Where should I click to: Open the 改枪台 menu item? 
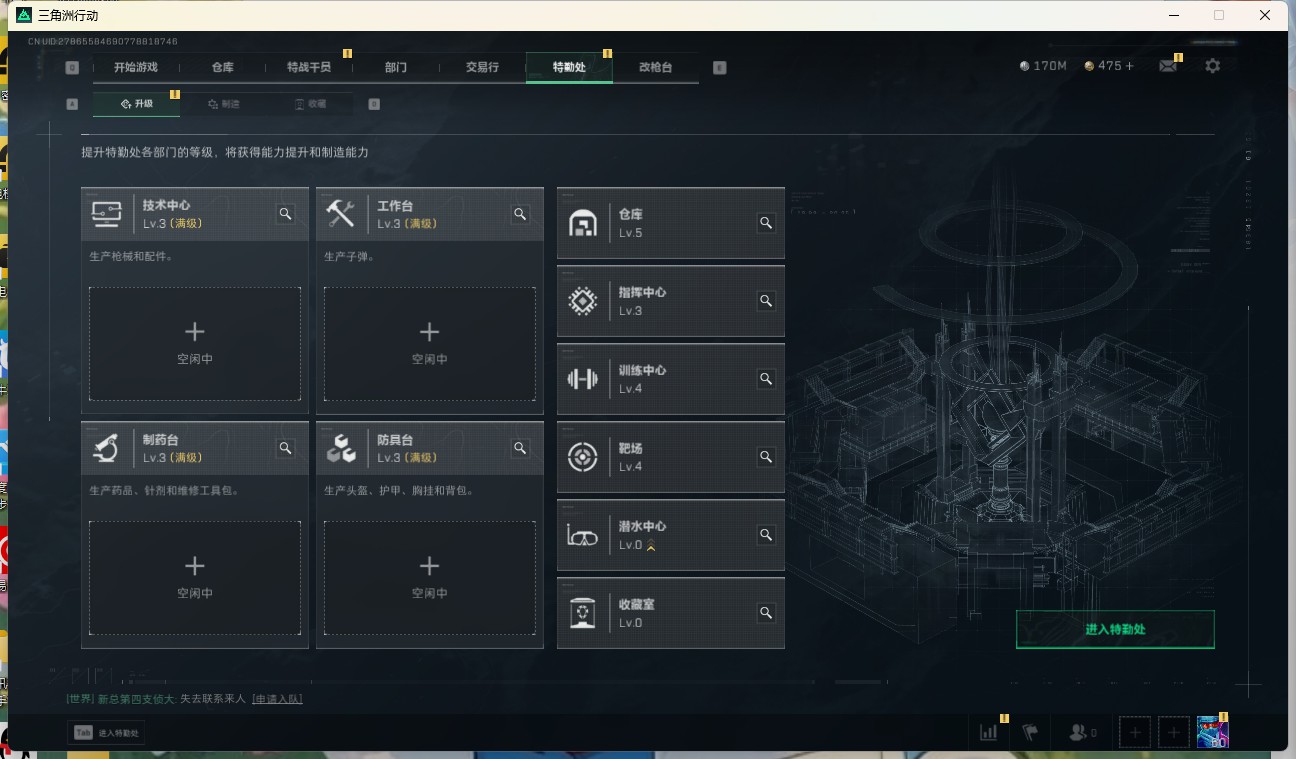(x=657, y=67)
